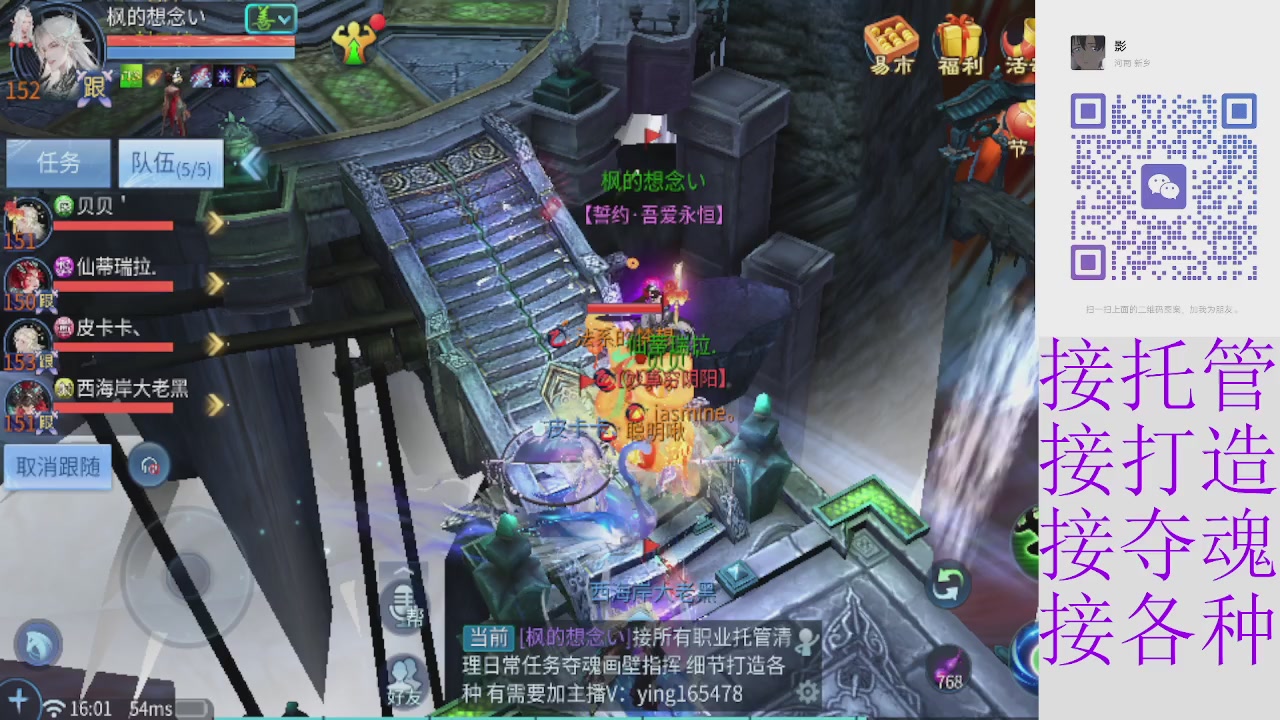This screenshot has width=1280, height=720.
Task: Switch to the 任务 tab
Action: tap(58, 163)
